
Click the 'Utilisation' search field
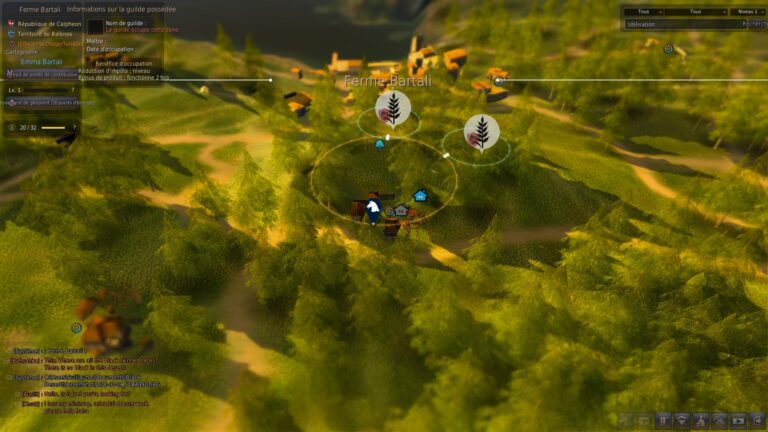pyautogui.click(x=681, y=24)
